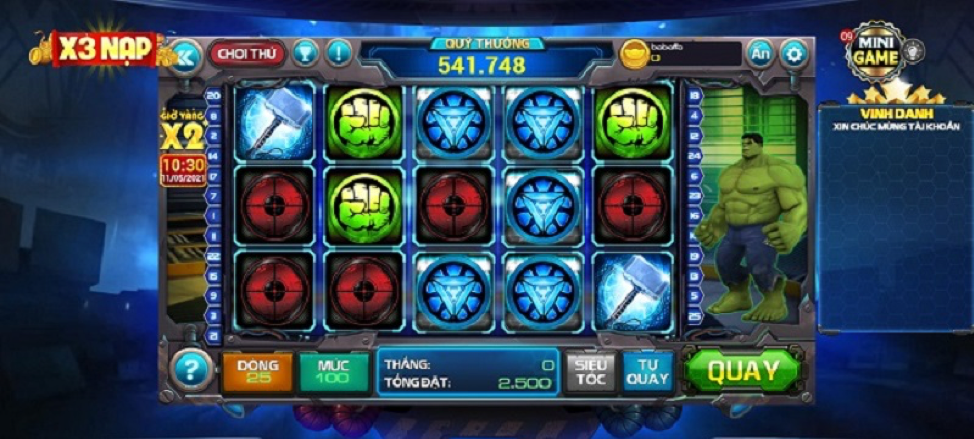Open the trophy leaderboard icon

(306, 52)
